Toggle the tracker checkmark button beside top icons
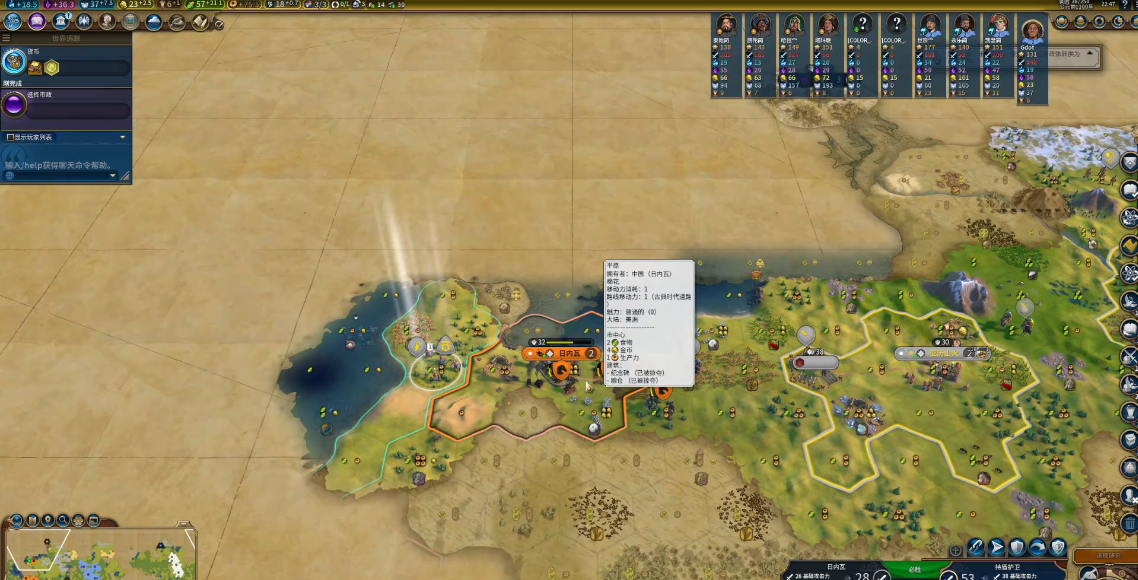Screen dimensions: 1138x580 click(x=216, y=22)
